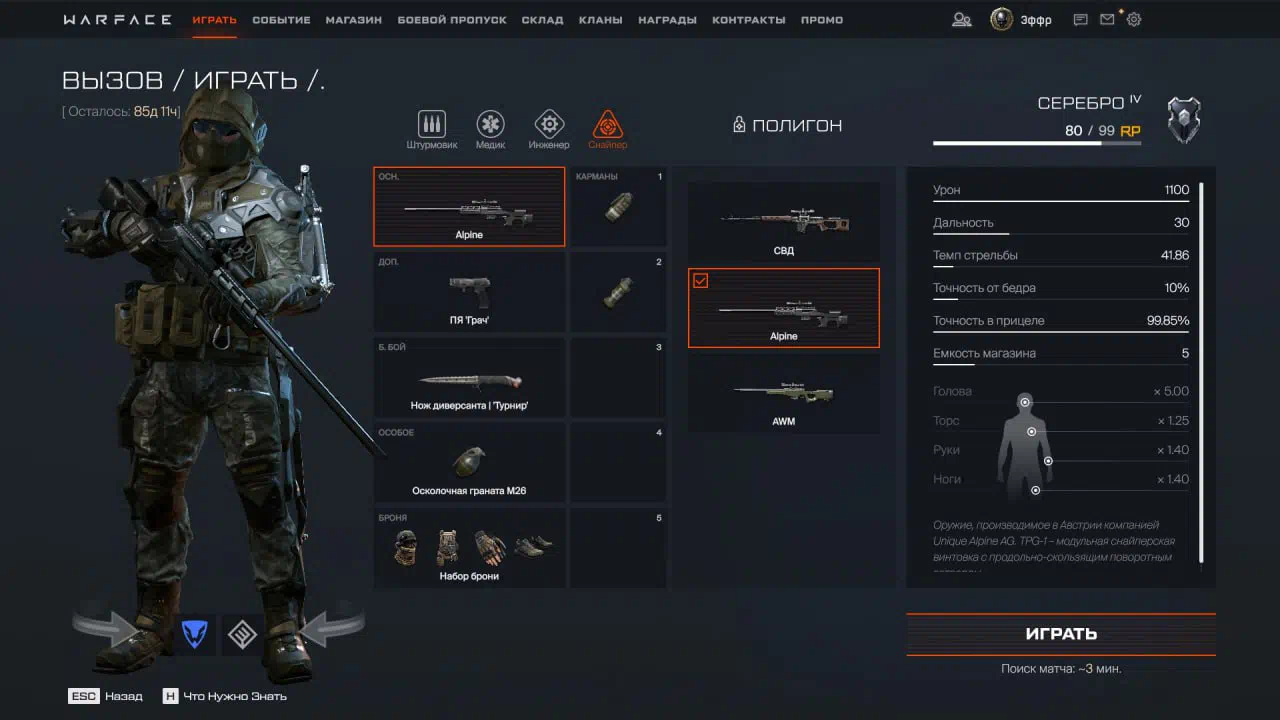Open the КЛАНЫ clans menu
The width and height of the screenshot is (1280, 720).
(600, 20)
